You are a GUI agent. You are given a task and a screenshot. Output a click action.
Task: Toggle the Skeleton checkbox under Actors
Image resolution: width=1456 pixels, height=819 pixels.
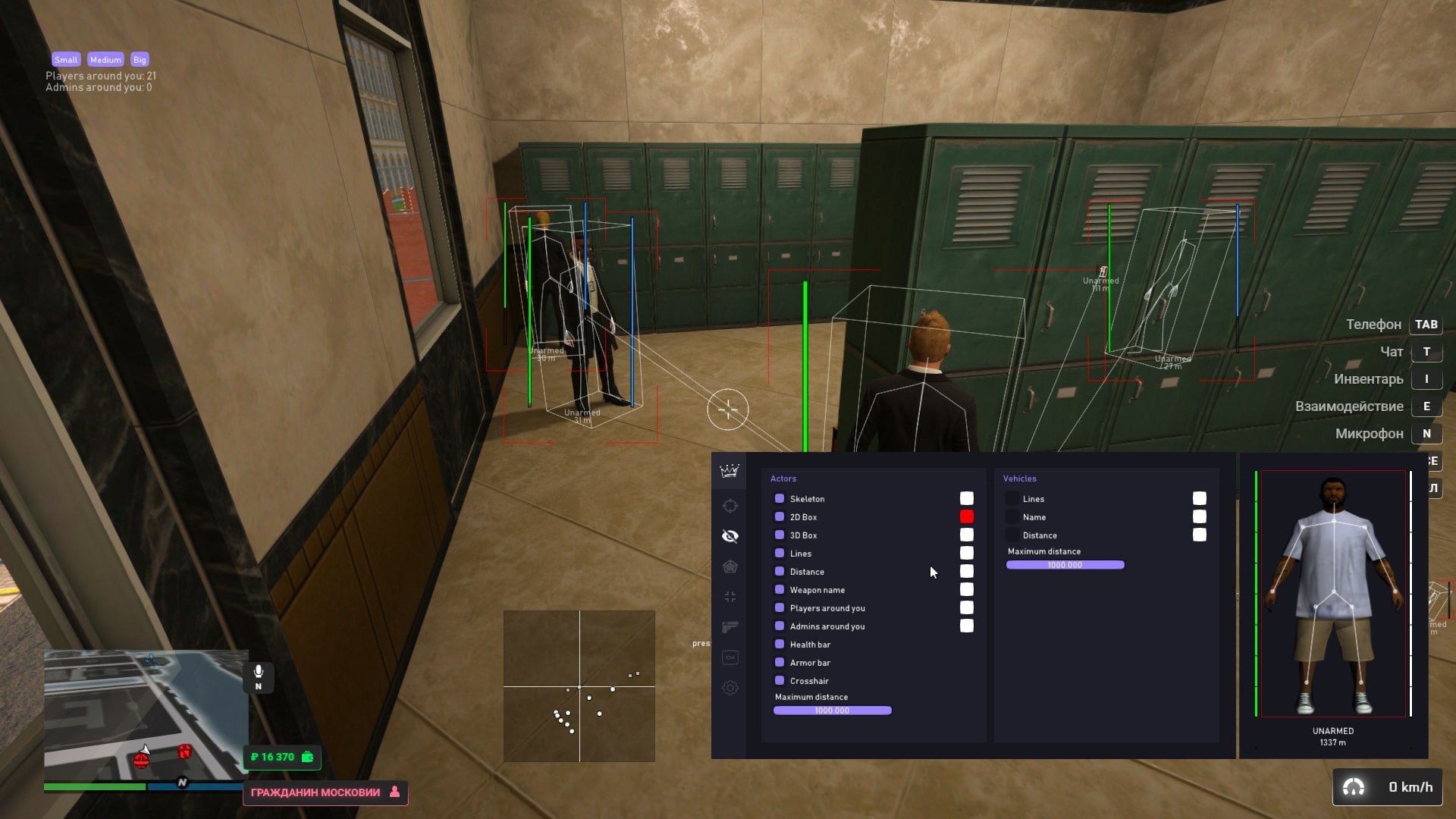tap(780, 498)
